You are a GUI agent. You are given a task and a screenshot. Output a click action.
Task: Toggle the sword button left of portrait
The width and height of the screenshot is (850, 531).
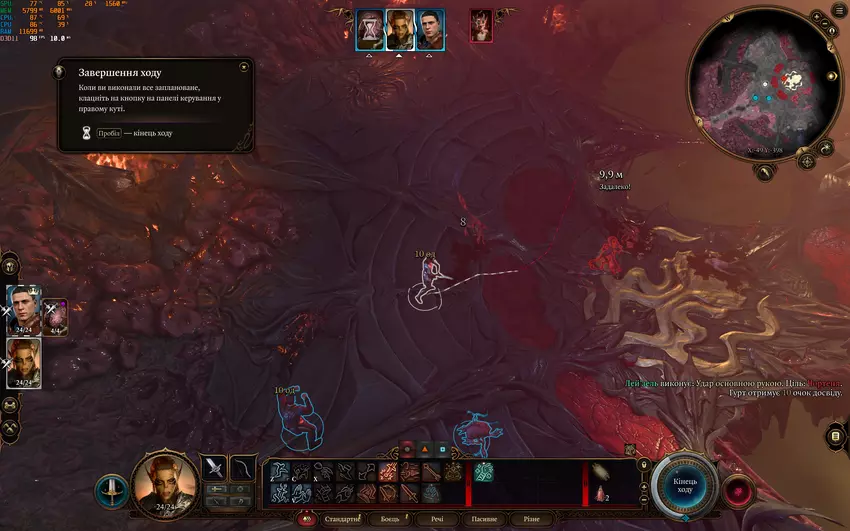pyautogui.click(x=111, y=490)
